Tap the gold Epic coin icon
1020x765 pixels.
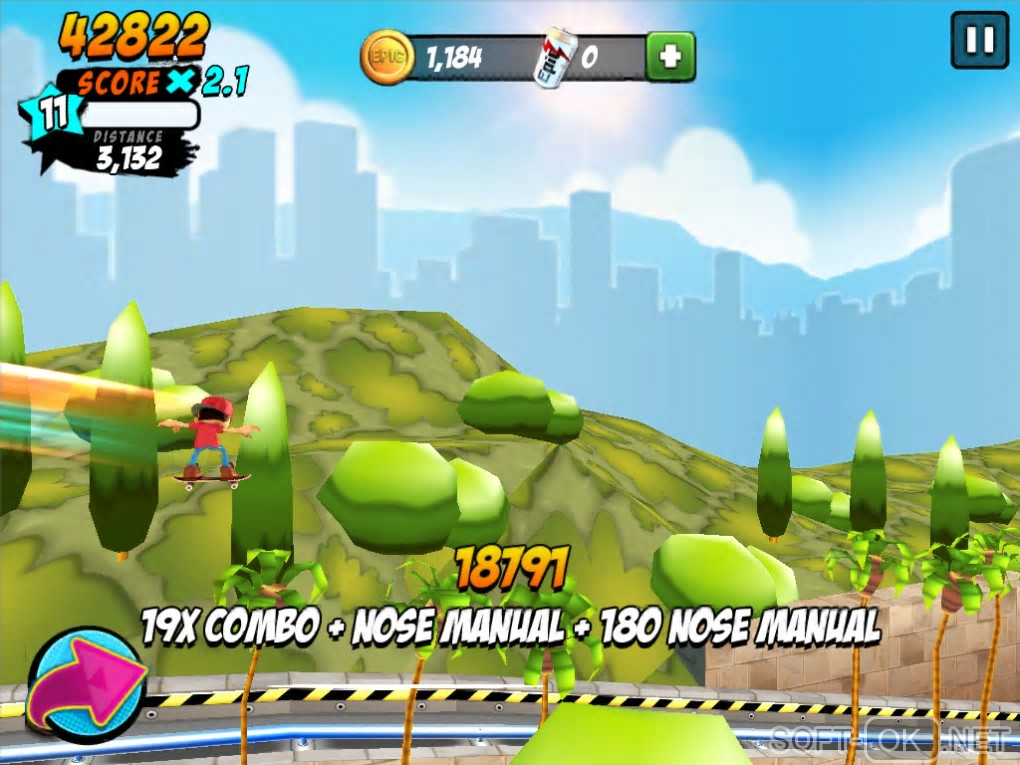pos(386,57)
